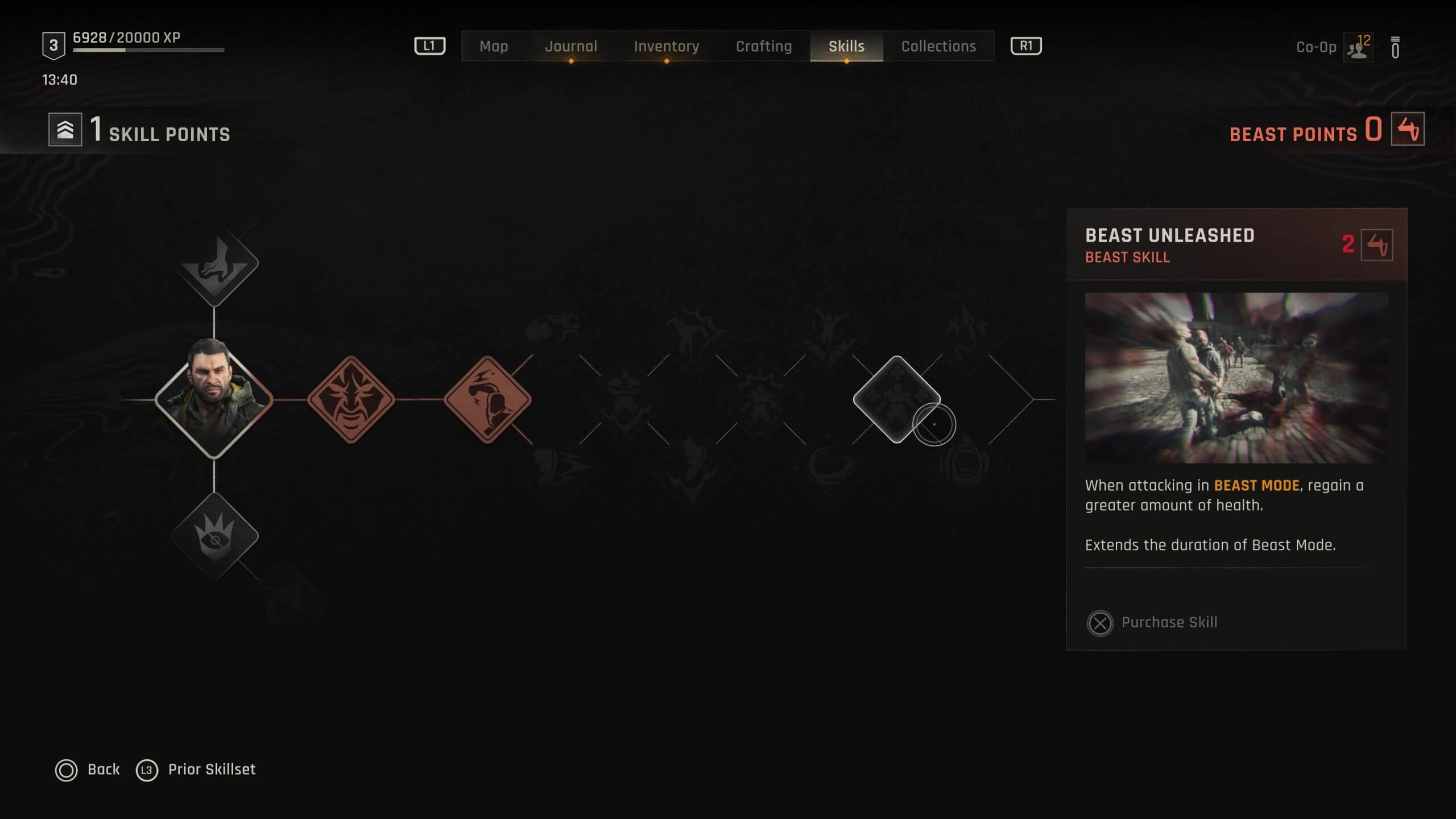Choose the snarling beast face skill node
1456x819 pixels.
[351, 399]
